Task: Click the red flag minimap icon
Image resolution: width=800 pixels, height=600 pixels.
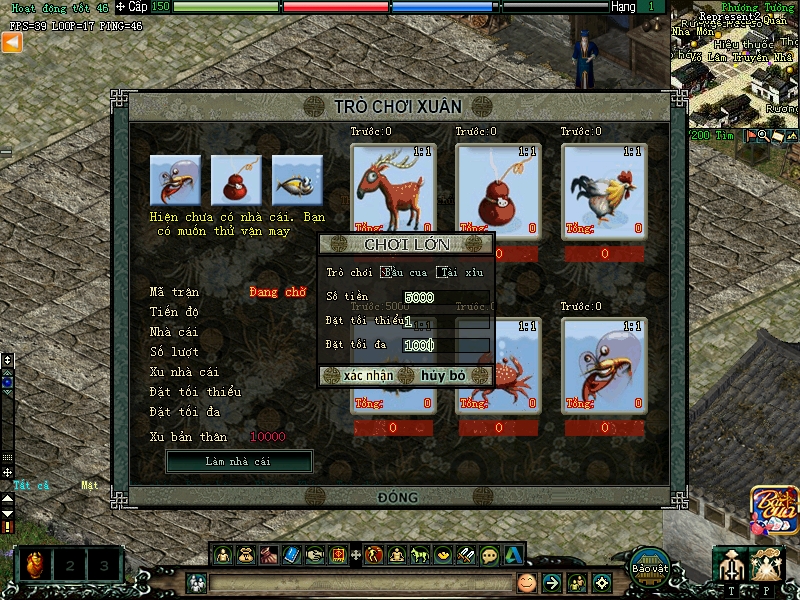Action: pyautogui.click(x=749, y=135)
